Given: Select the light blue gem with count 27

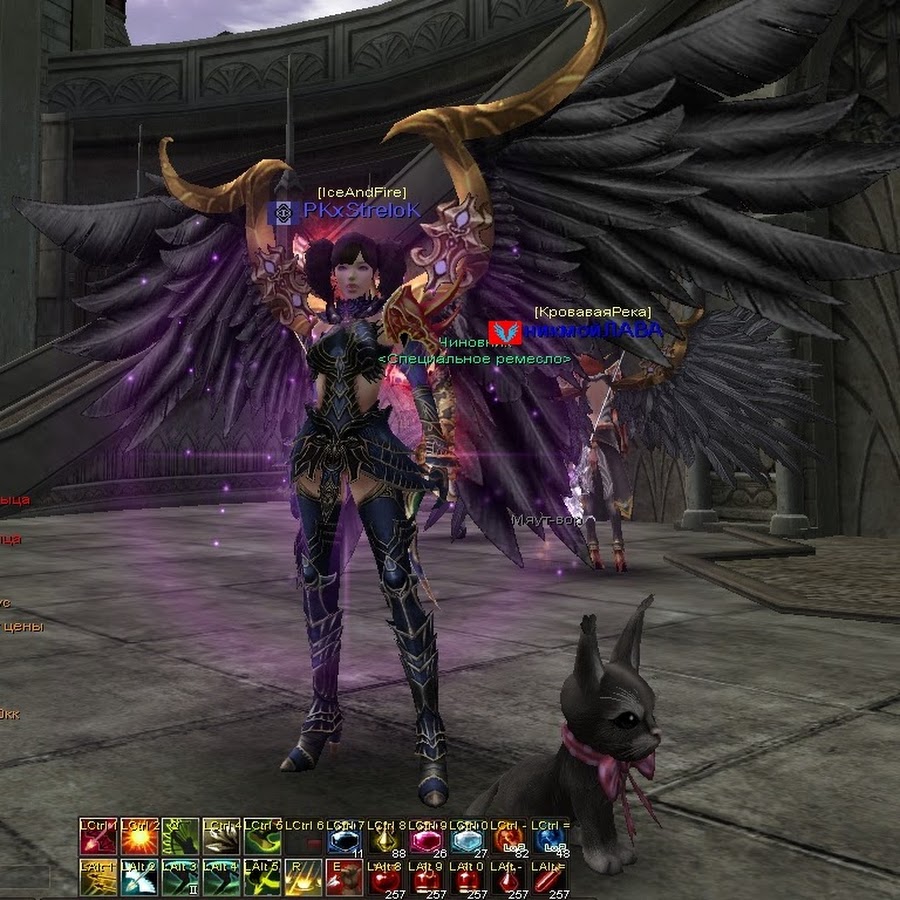Looking at the screenshot, I should [x=468, y=840].
